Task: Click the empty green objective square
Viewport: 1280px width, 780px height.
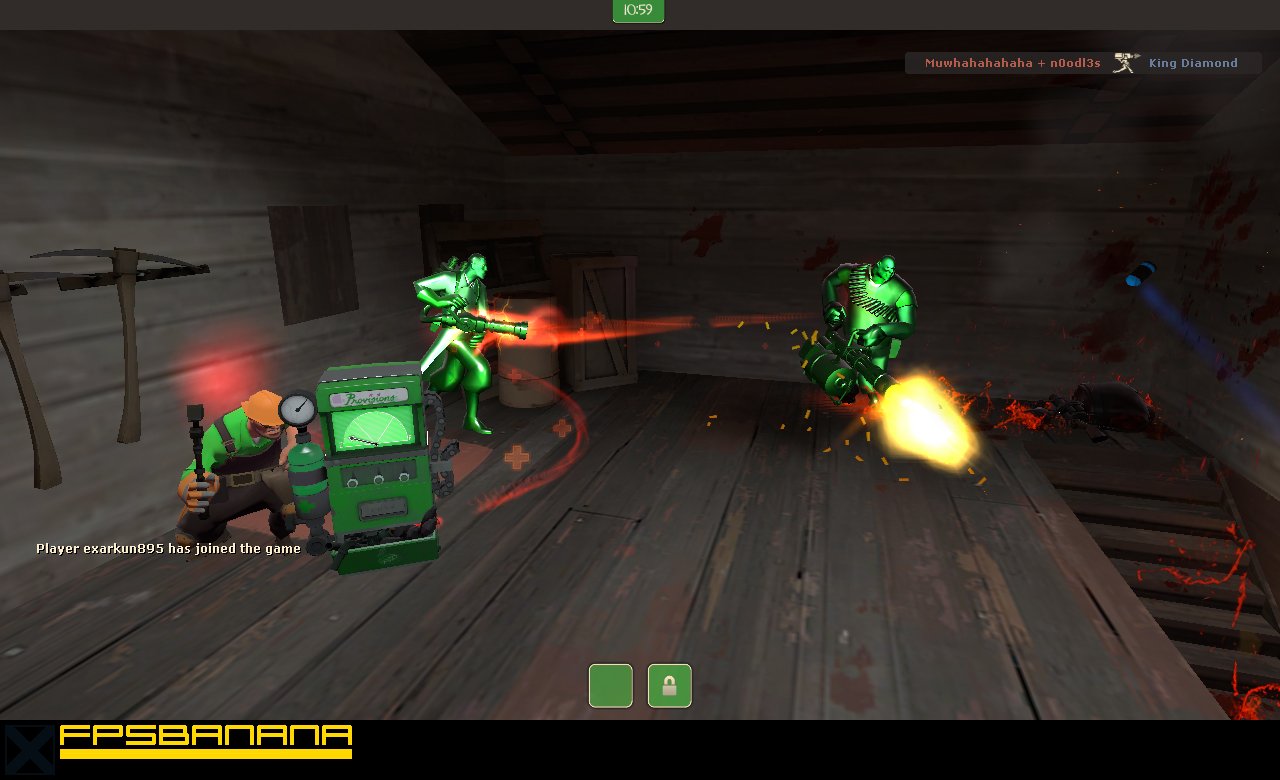Action: click(x=610, y=685)
